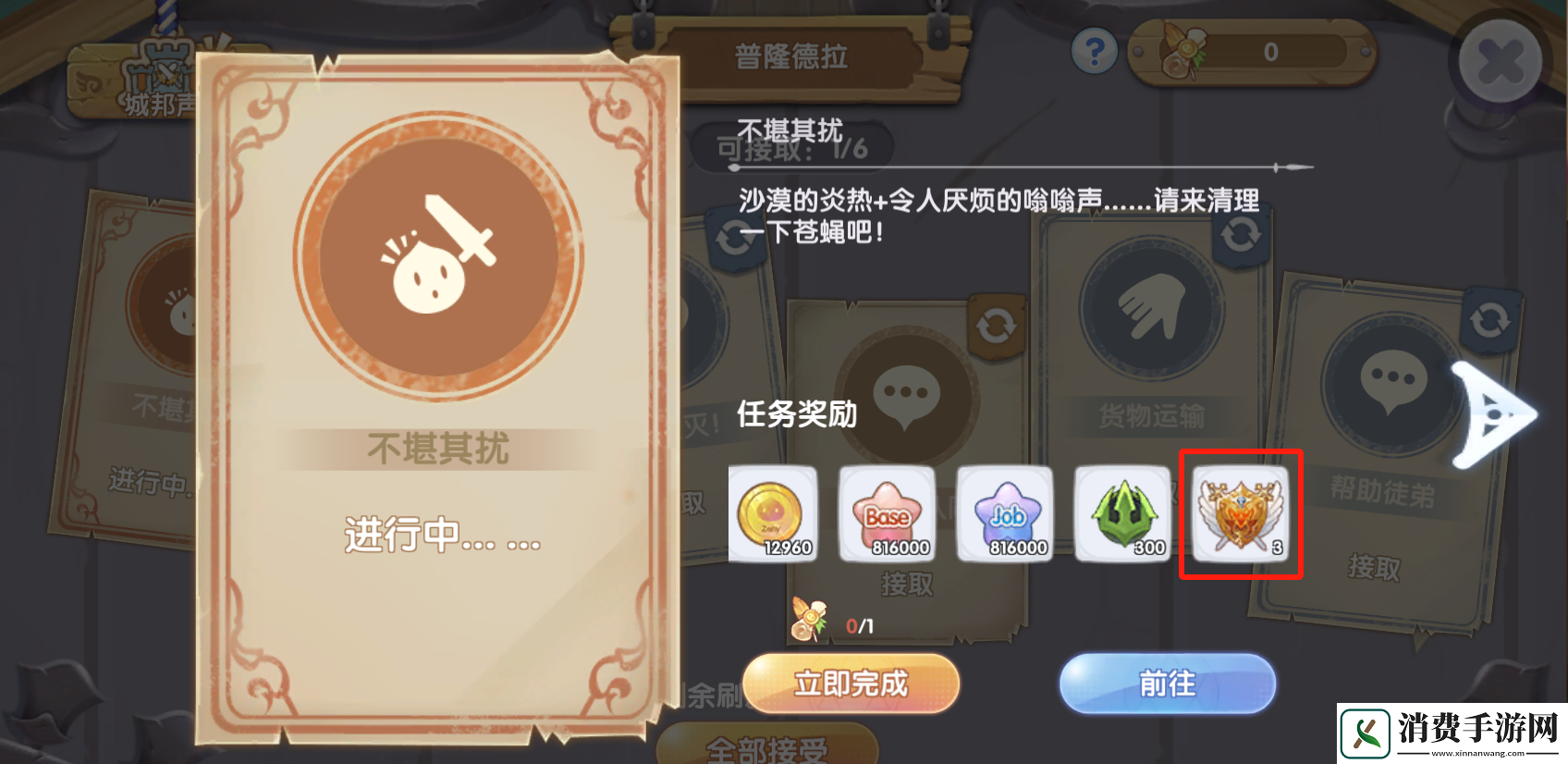Click the 全部接受 button at bottom
1568x764 pixels.
point(766,747)
